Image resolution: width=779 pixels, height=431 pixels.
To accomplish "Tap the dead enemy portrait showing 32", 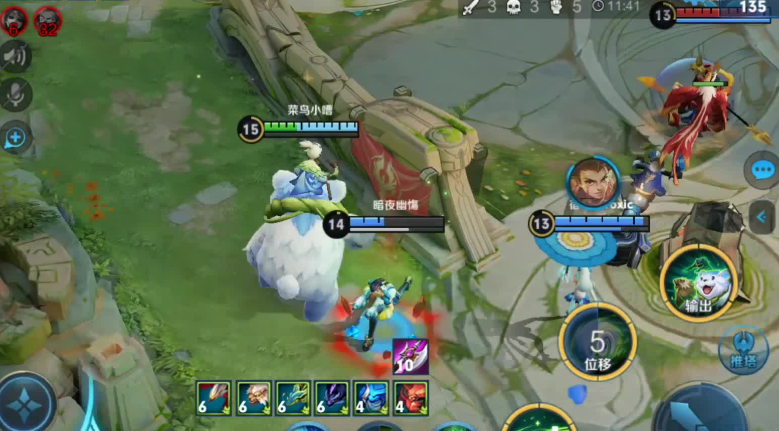I will [x=48, y=18].
